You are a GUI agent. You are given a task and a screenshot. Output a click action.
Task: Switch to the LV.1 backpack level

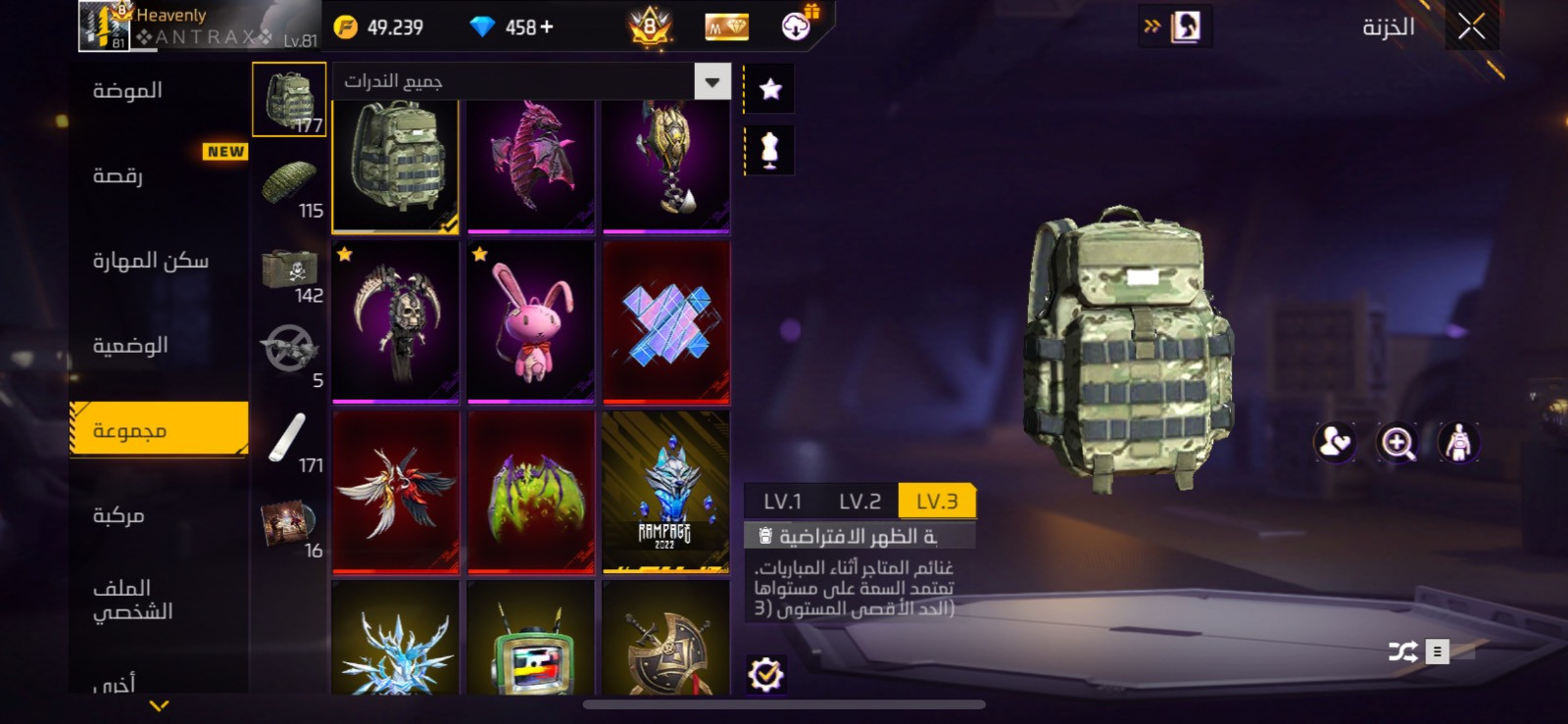[782, 502]
